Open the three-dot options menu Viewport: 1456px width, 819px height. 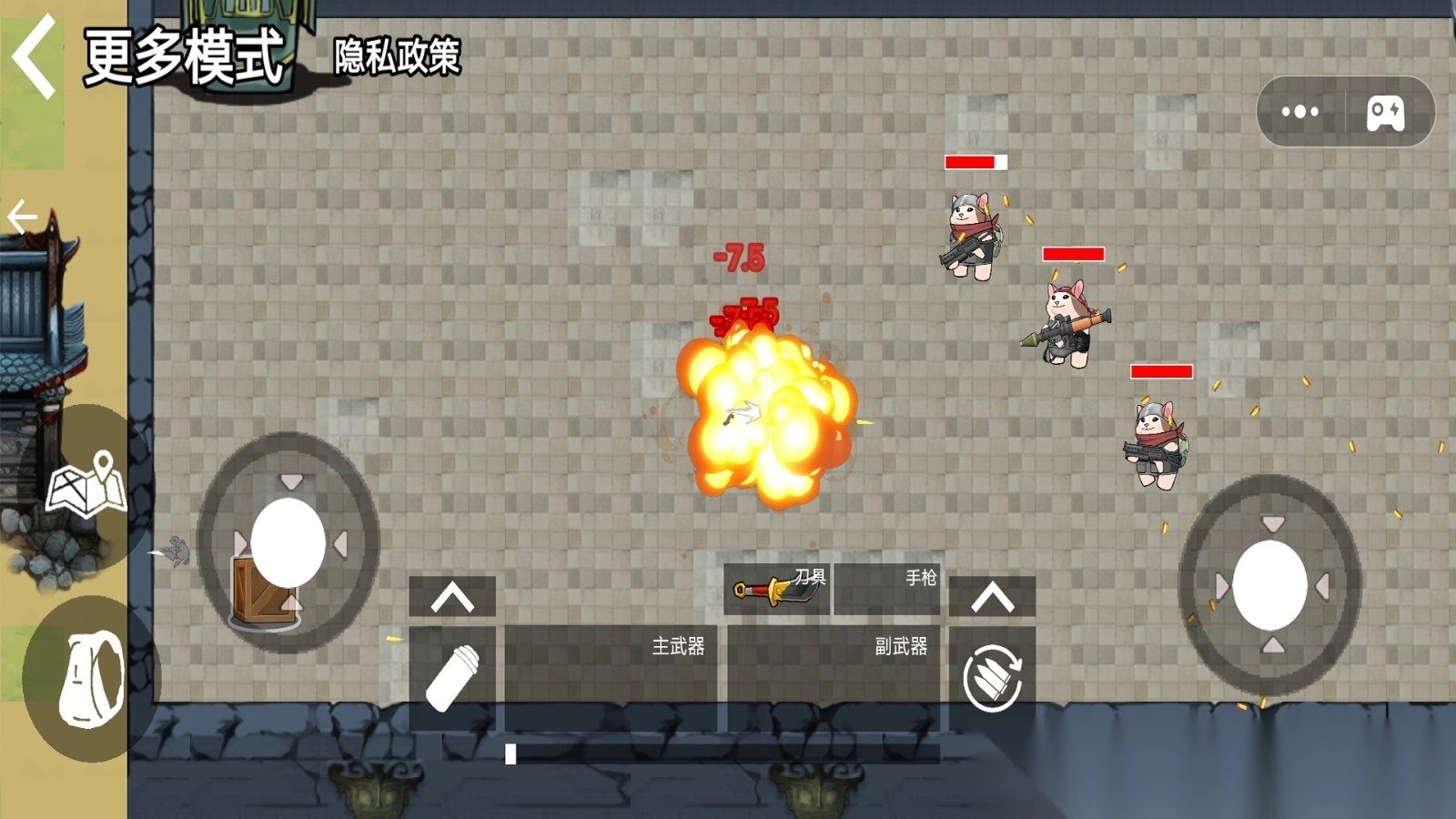point(1299,112)
